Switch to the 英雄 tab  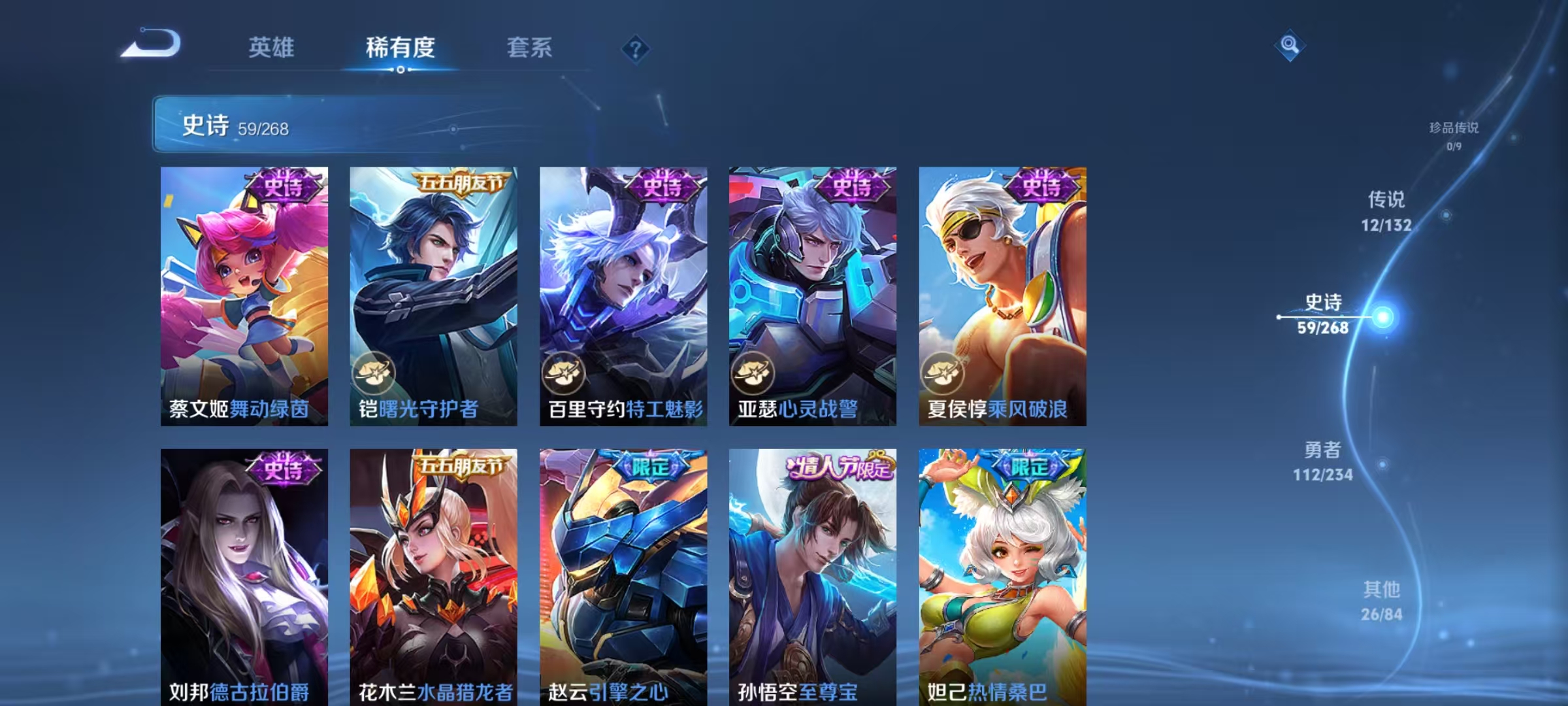(272, 47)
